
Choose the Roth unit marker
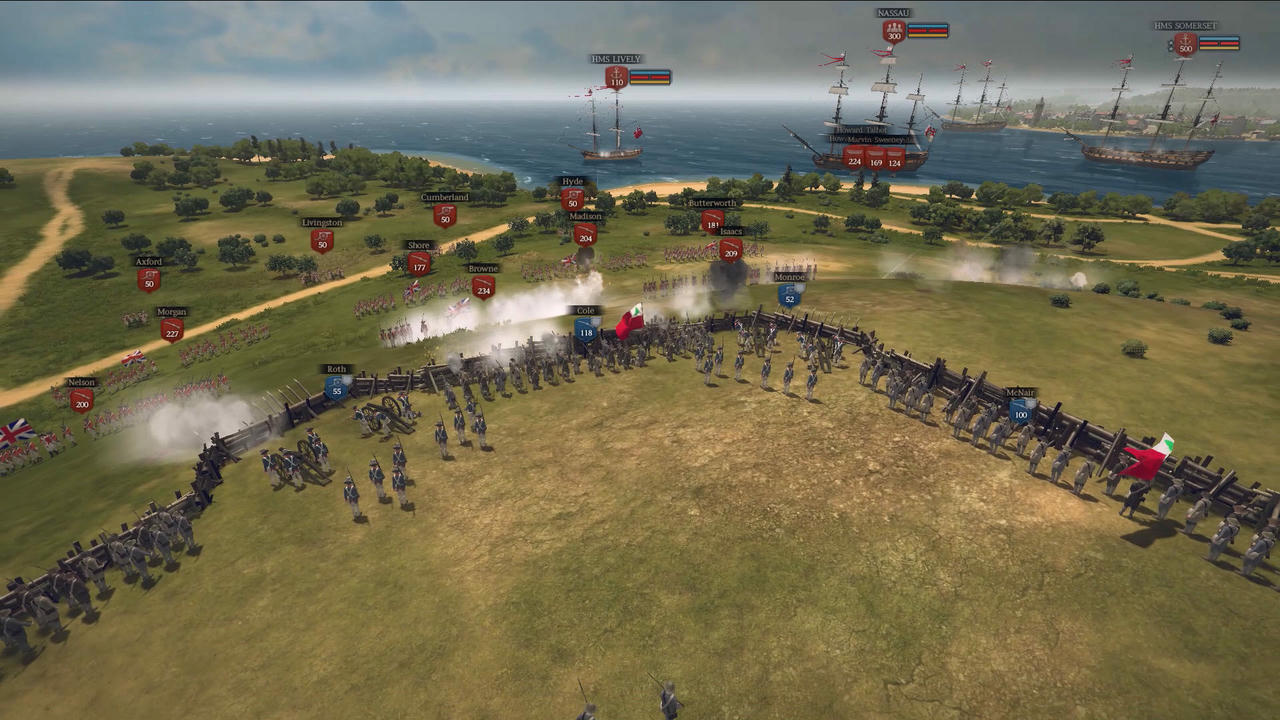(337, 387)
